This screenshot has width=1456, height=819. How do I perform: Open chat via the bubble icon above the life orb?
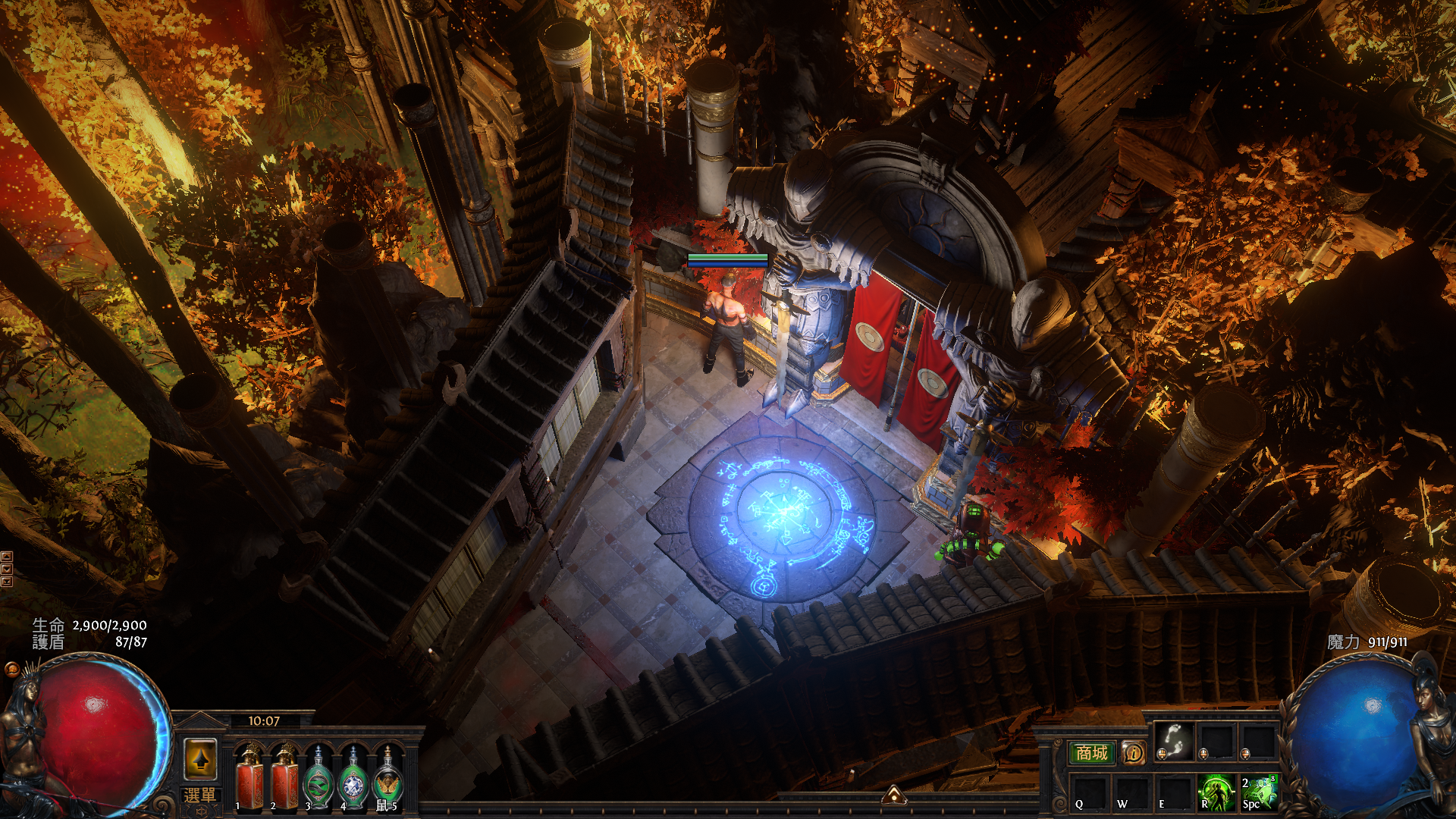coord(11,669)
